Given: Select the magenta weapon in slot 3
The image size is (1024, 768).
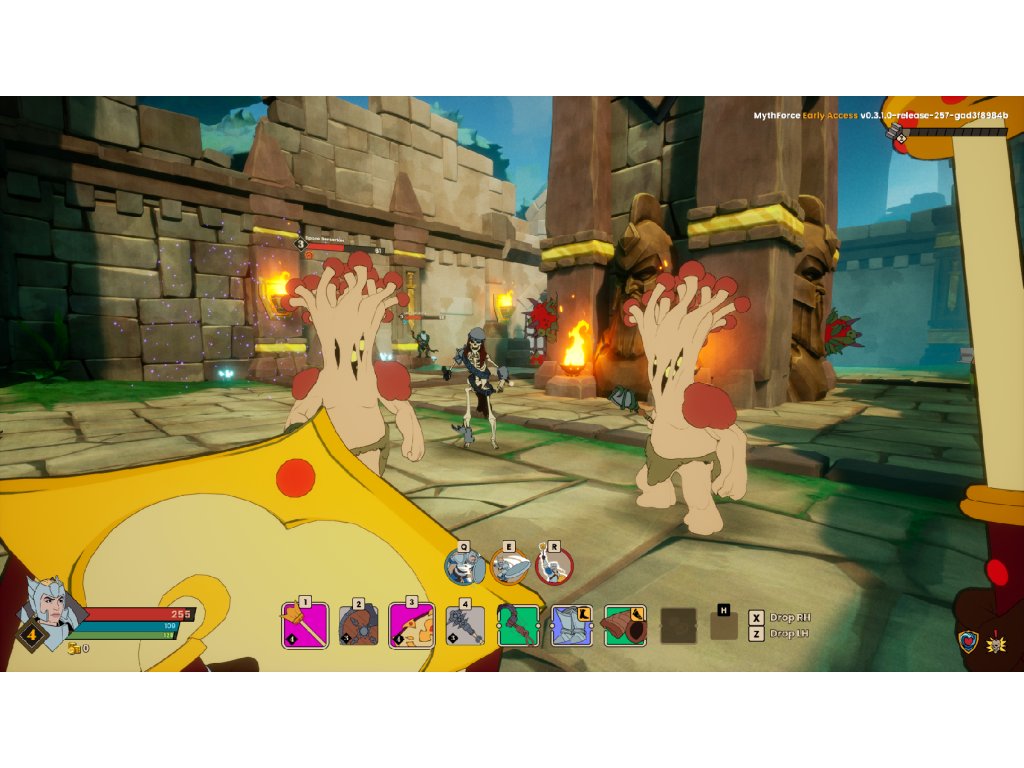Looking at the screenshot, I should (x=412, y=627).
